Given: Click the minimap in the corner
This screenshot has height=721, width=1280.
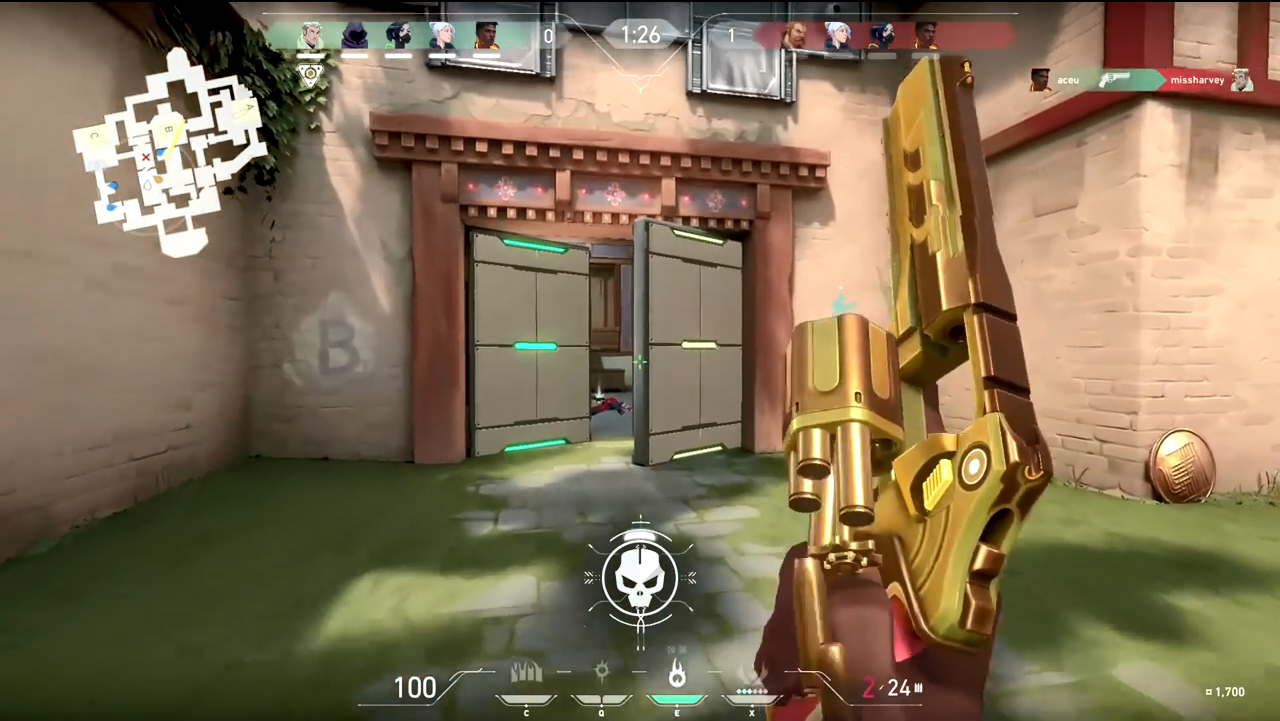Looking at the screenshot, I should (170, 150).
